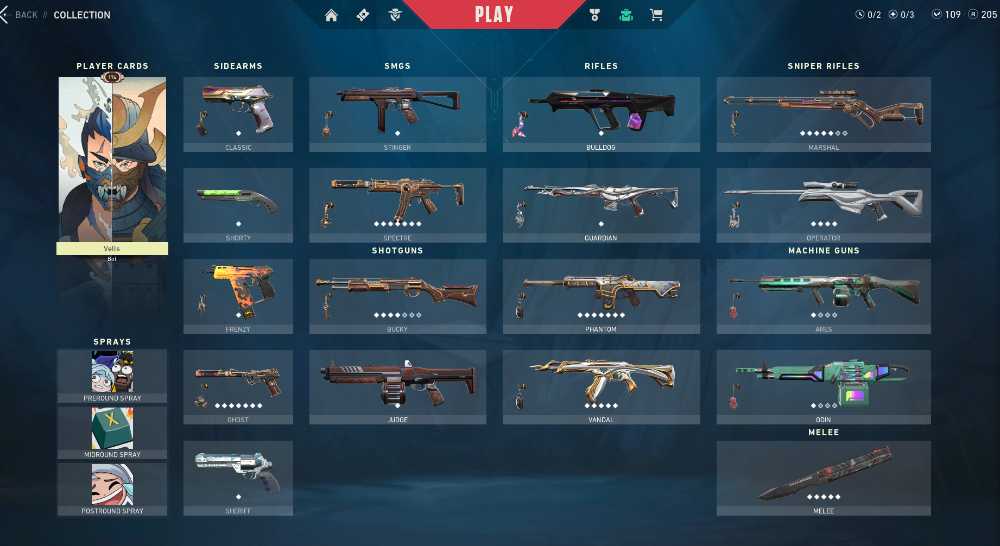Choose the Phantom rifle tile
The width and height of the screenshot is (1000, 546).
[x=601, y=296]
